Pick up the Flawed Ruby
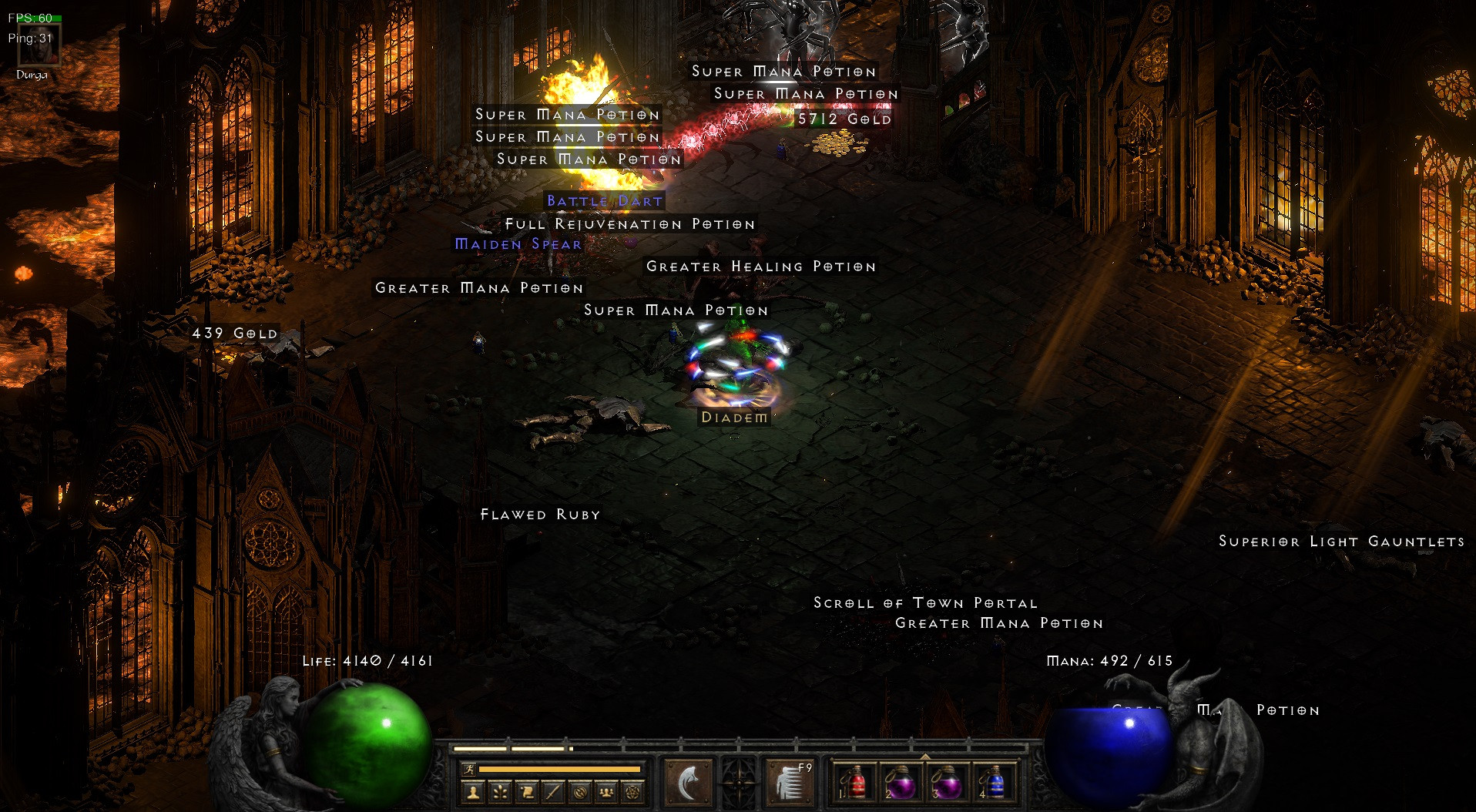Viewport: 1476px width, 812px height. [539, 514]
